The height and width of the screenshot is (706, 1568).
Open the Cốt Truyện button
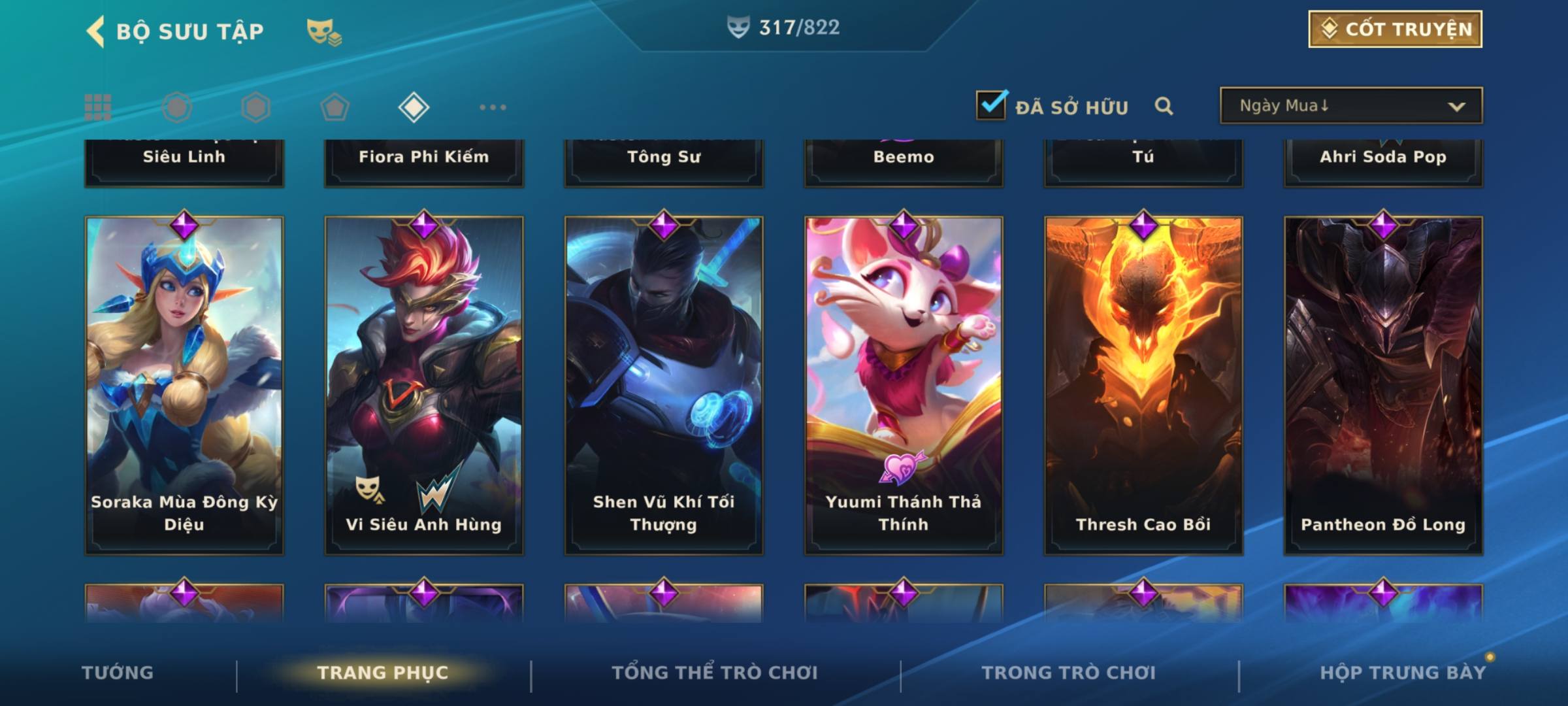(1395, 29)
